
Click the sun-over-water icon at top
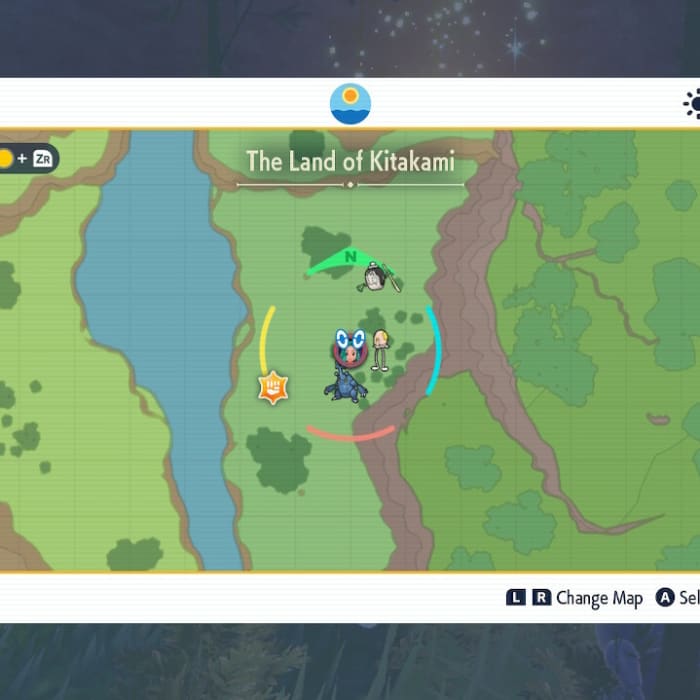[x=350, y=104]
